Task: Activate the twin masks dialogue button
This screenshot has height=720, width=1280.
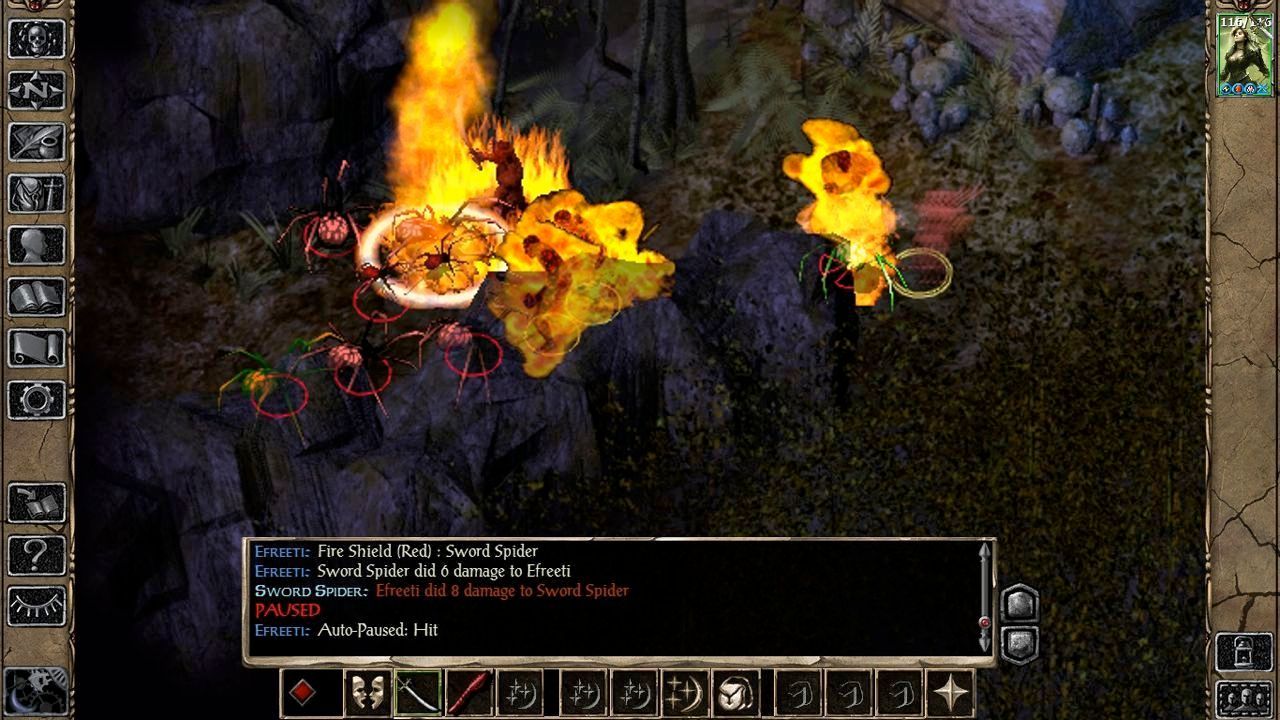Action: point(367,693)
